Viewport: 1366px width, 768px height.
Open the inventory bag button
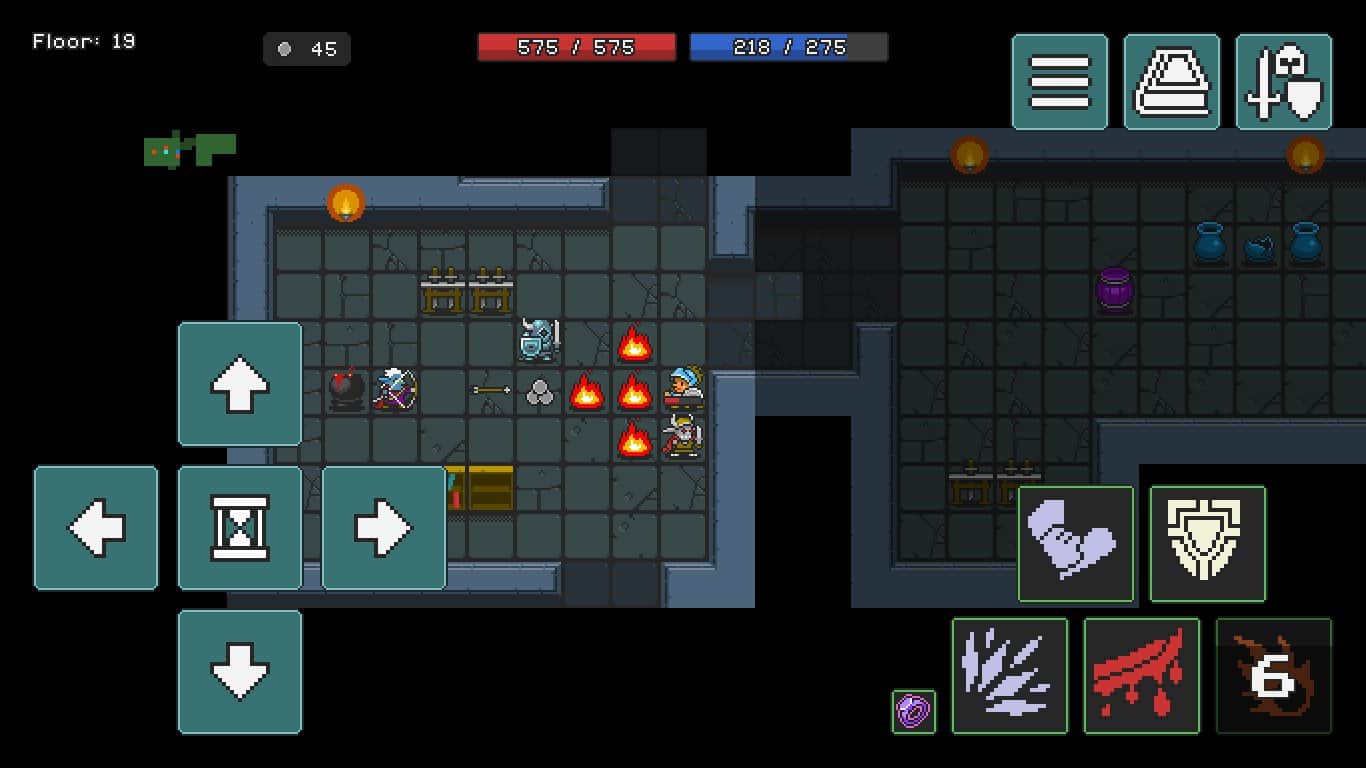tap(1171, 82)
